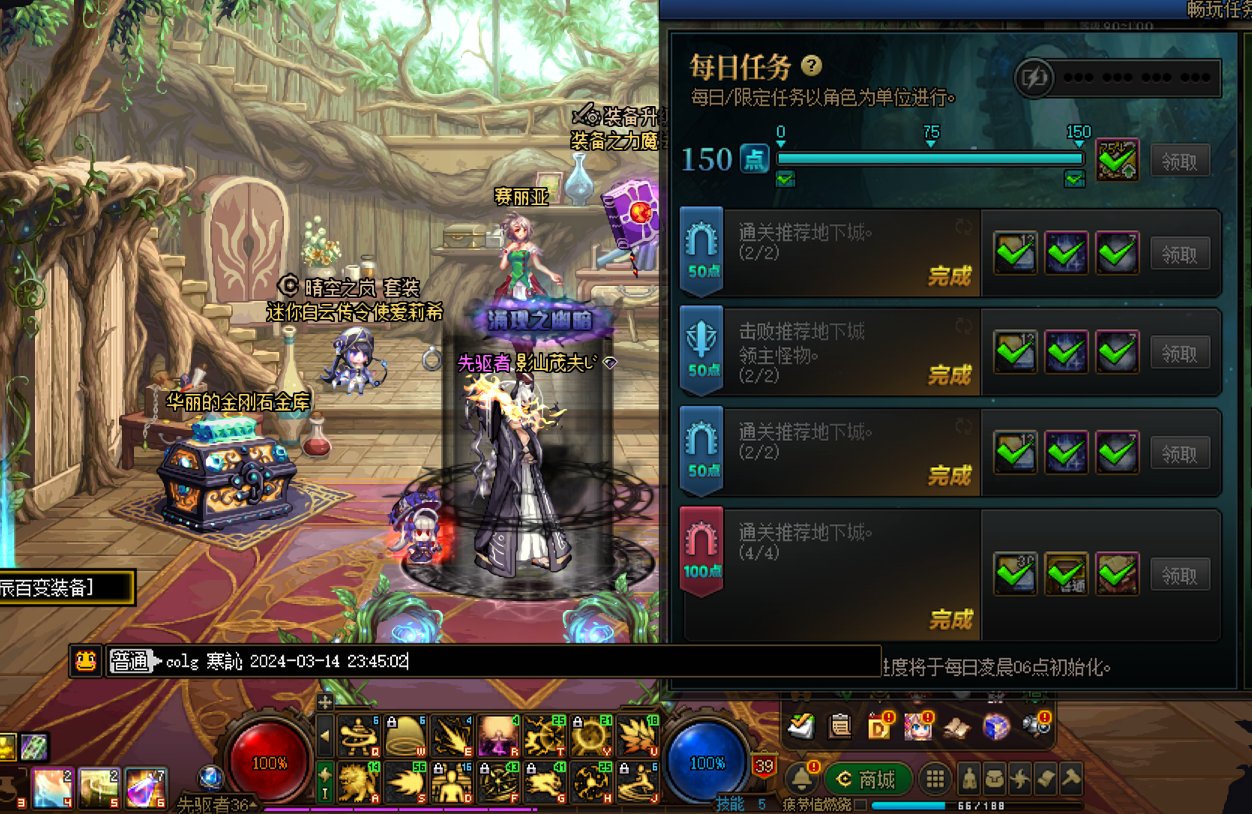This screenshot has height=814, width=1252.
Task: Toggle the 疲劳值燃烧 checkbox
Action: tap(860, 804)
